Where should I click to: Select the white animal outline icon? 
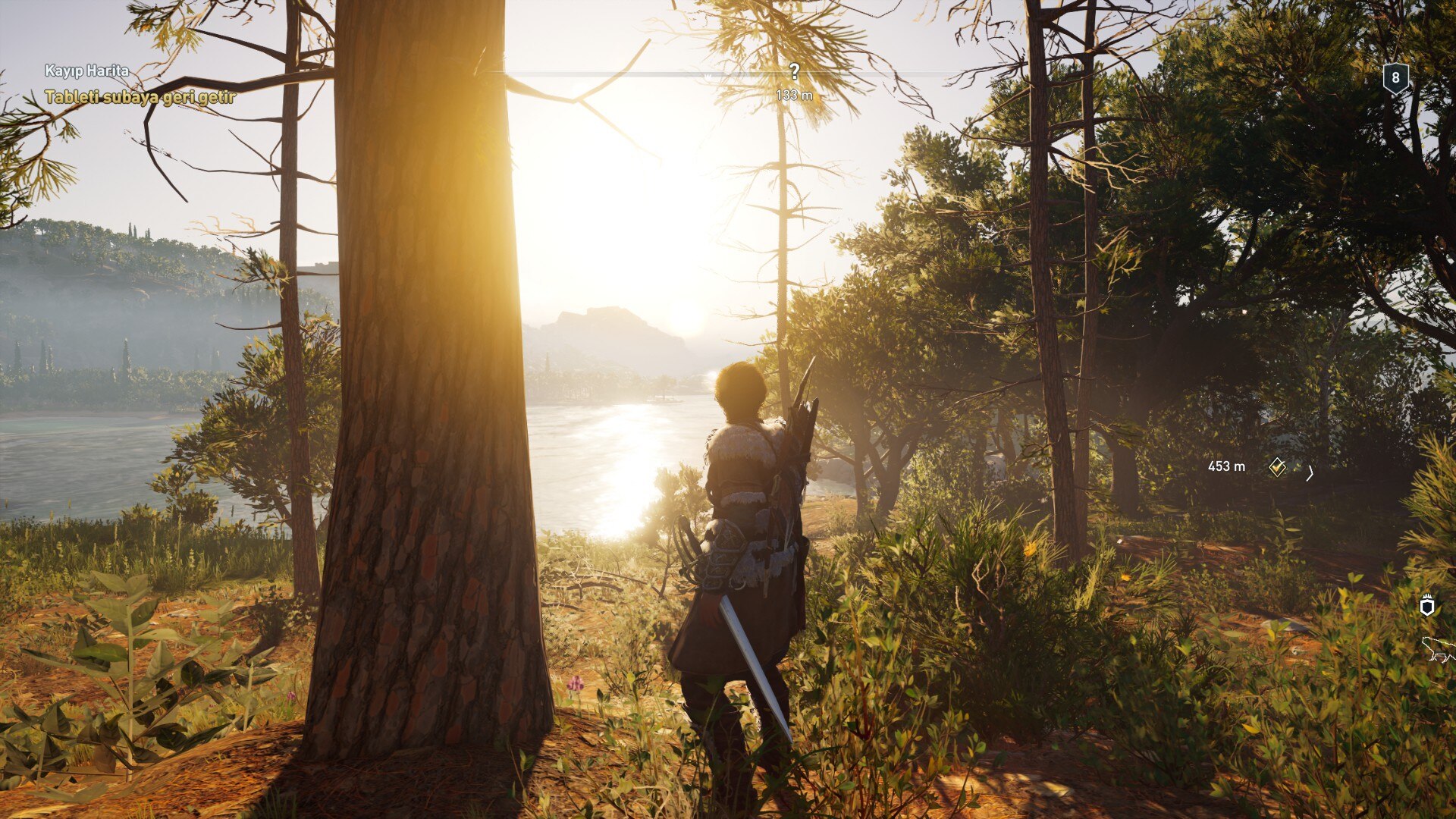[1439, 649]
